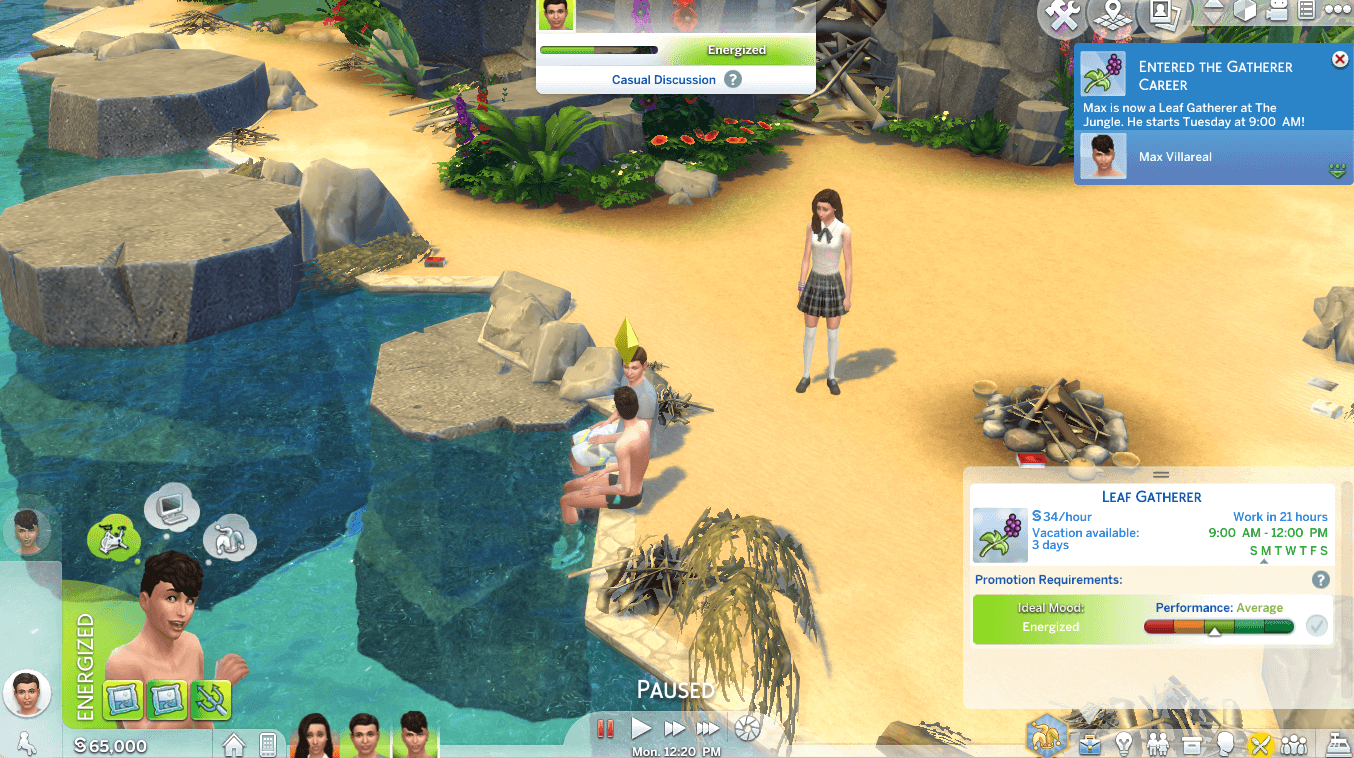Open the Needs fork and knife panel

point(1259,744)
